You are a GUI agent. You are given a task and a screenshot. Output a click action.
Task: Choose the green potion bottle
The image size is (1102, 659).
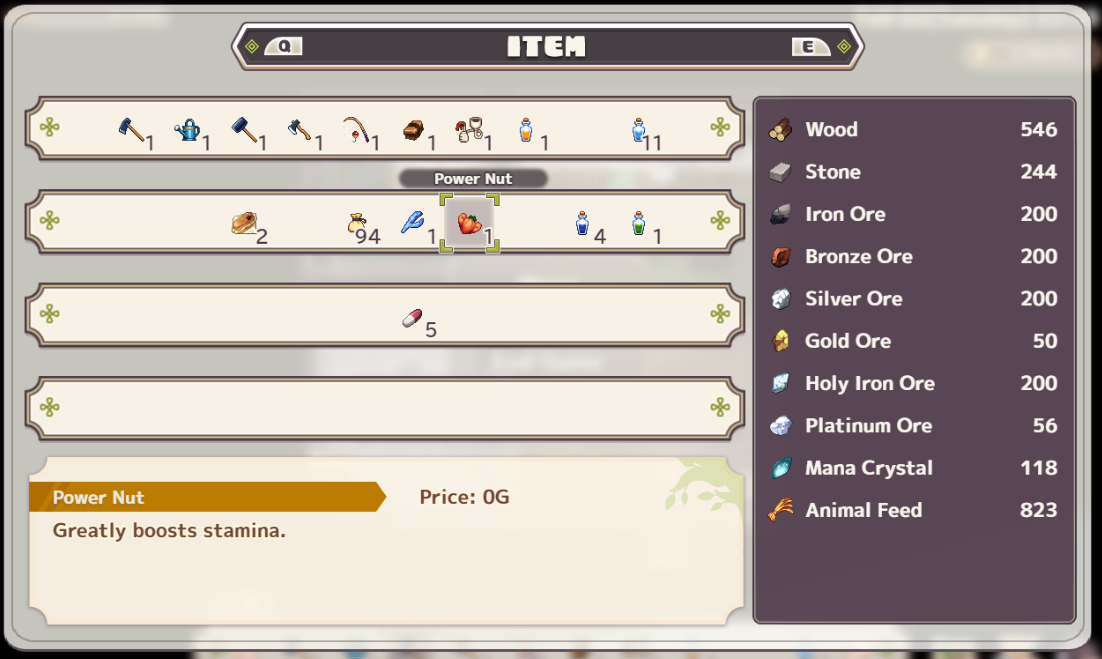[639, 223]
